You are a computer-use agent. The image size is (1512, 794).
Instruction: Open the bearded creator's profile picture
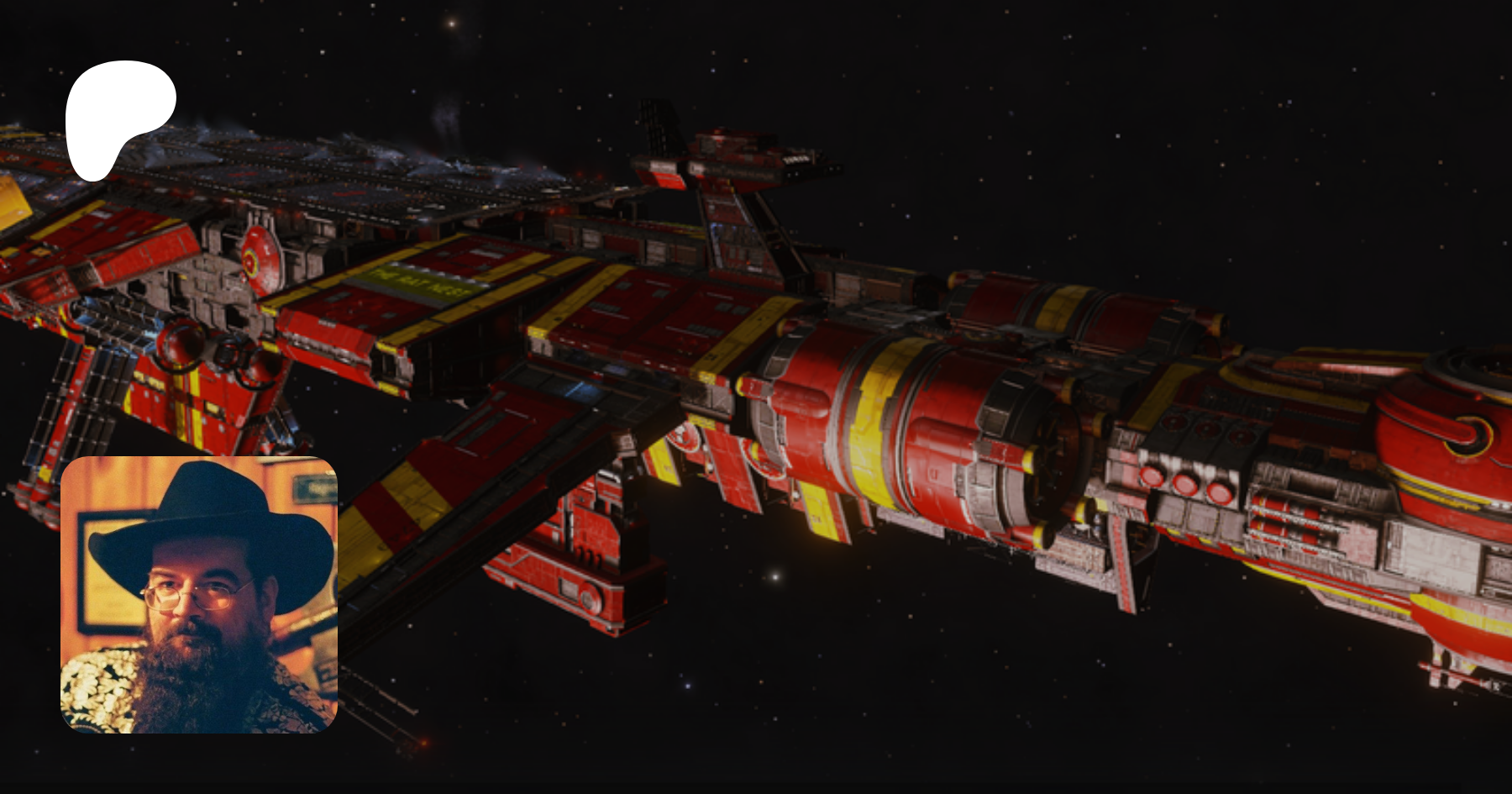tap(199, 595)
